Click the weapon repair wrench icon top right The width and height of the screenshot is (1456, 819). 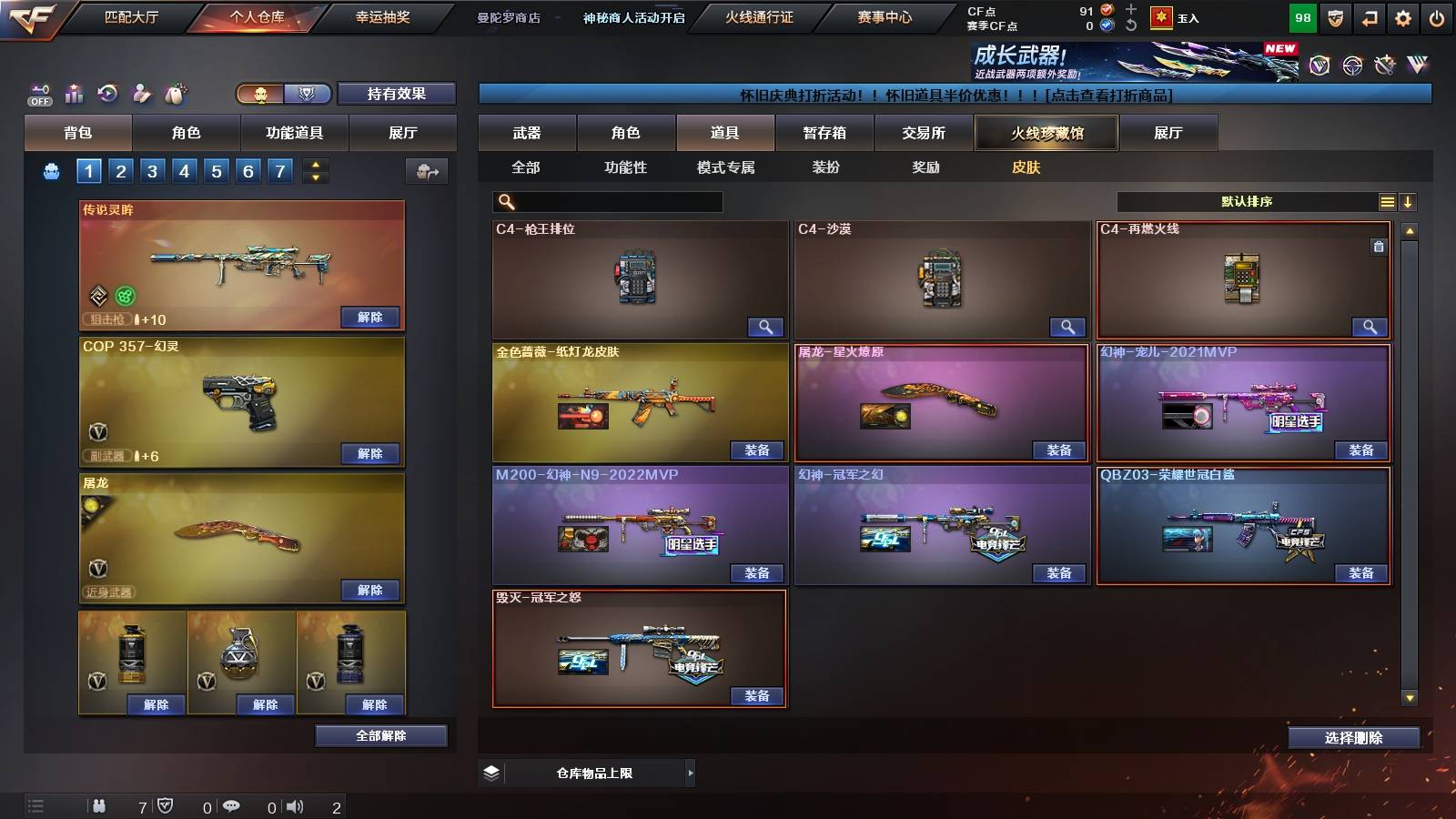pos(1384,64)
